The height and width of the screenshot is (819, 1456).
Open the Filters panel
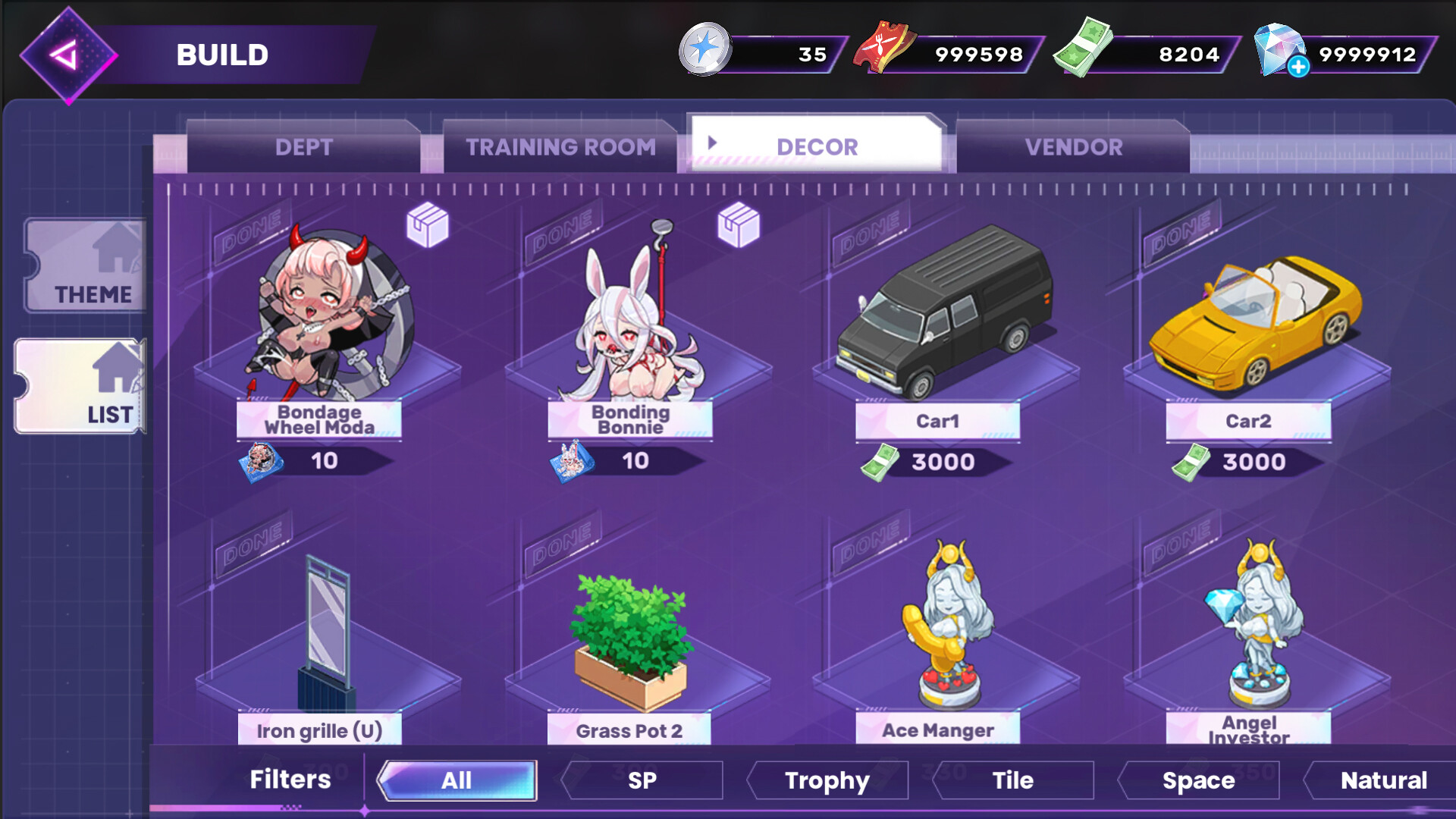click(288, 780)
